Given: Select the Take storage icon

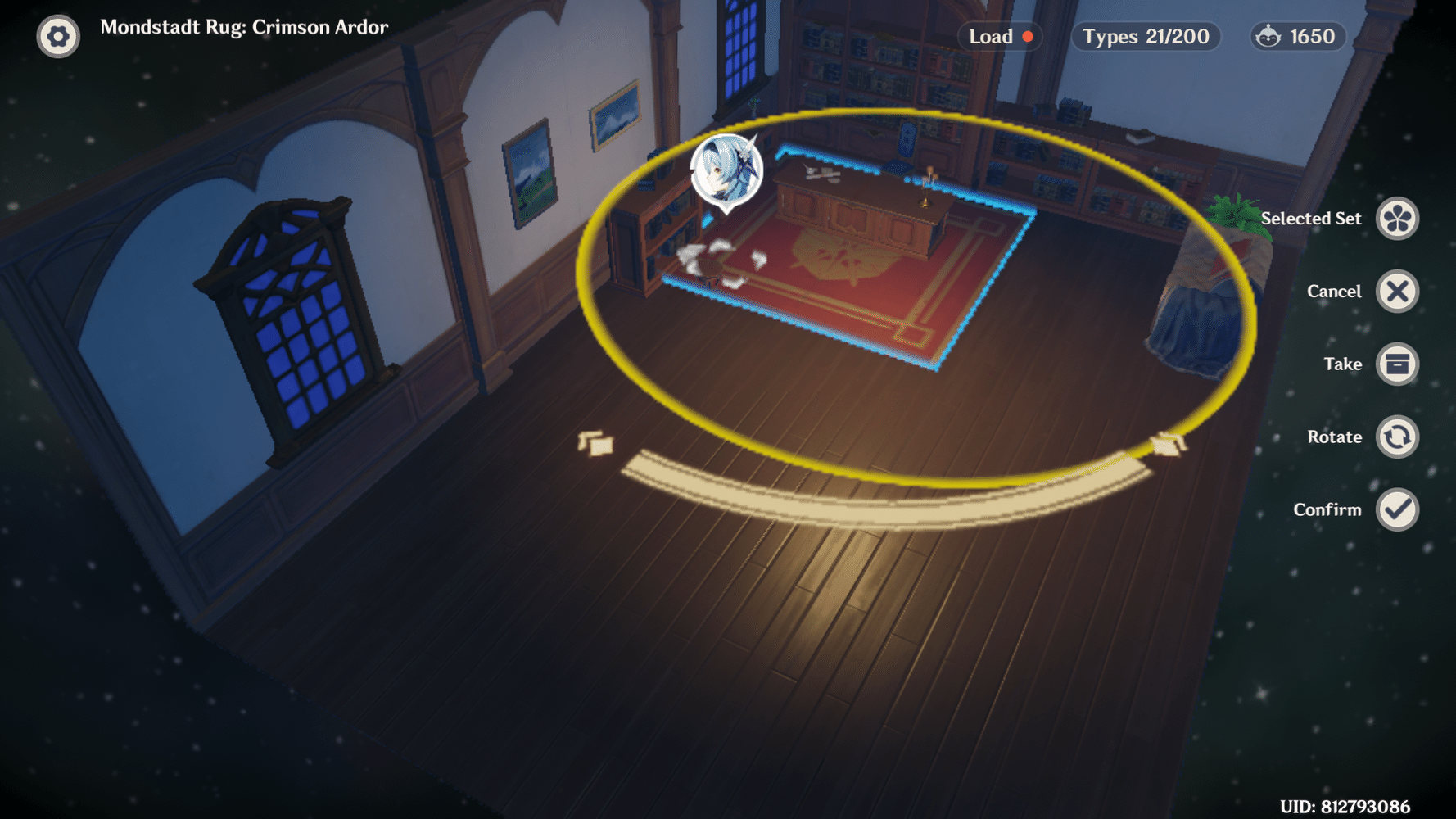Looking at the screenshot, I should [1398, 364].
